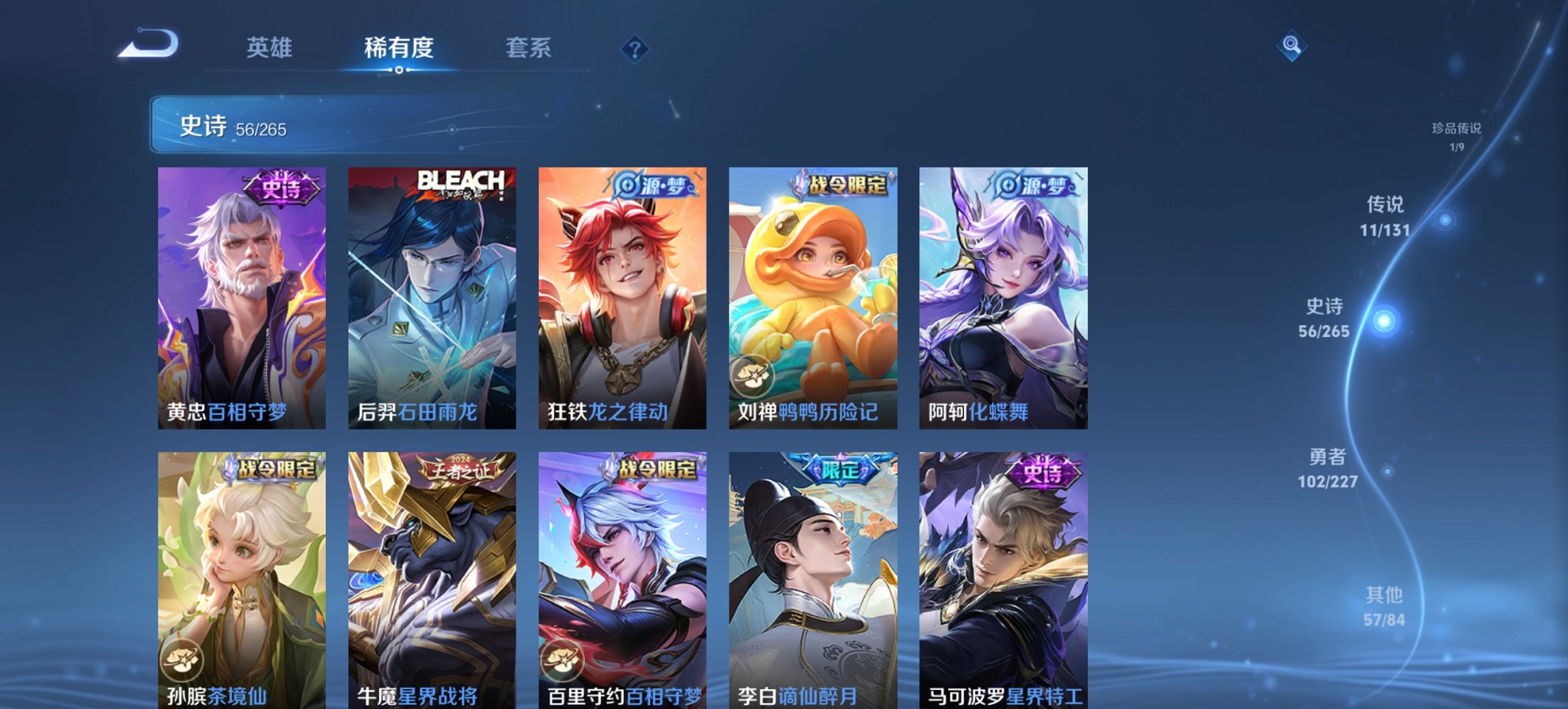This screenshot has width=1568, height=709.
Task: Click the back arrow in the top-left corner
Action: [147, 43]
